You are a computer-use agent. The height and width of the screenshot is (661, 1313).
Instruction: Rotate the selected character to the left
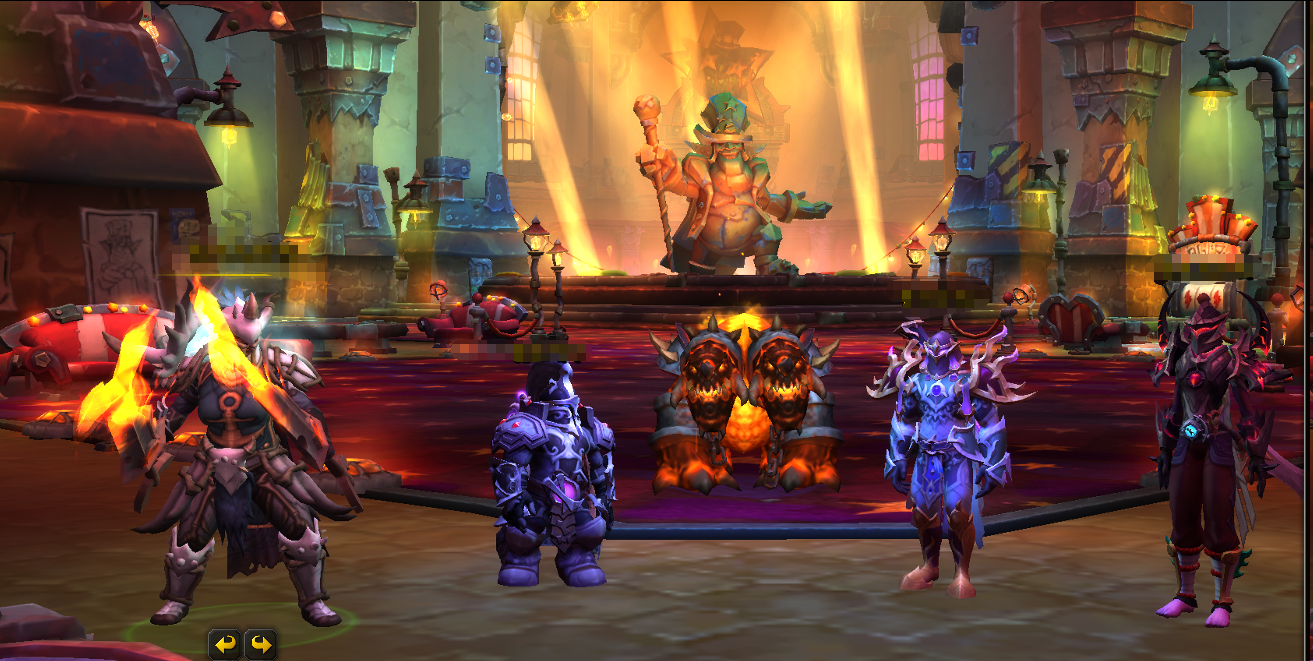coord(226,644)
